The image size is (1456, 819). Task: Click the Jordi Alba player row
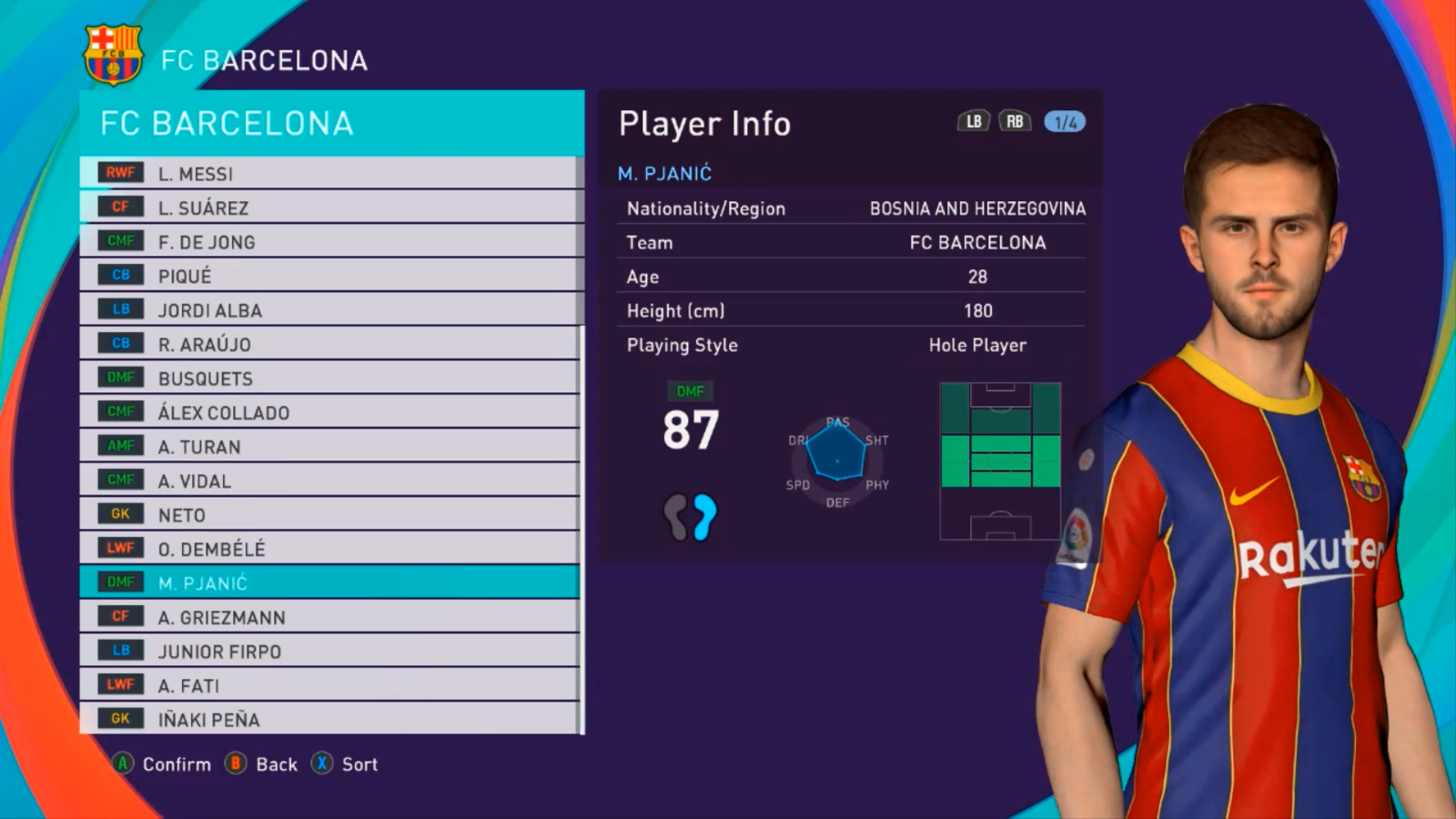coord(328,309)
